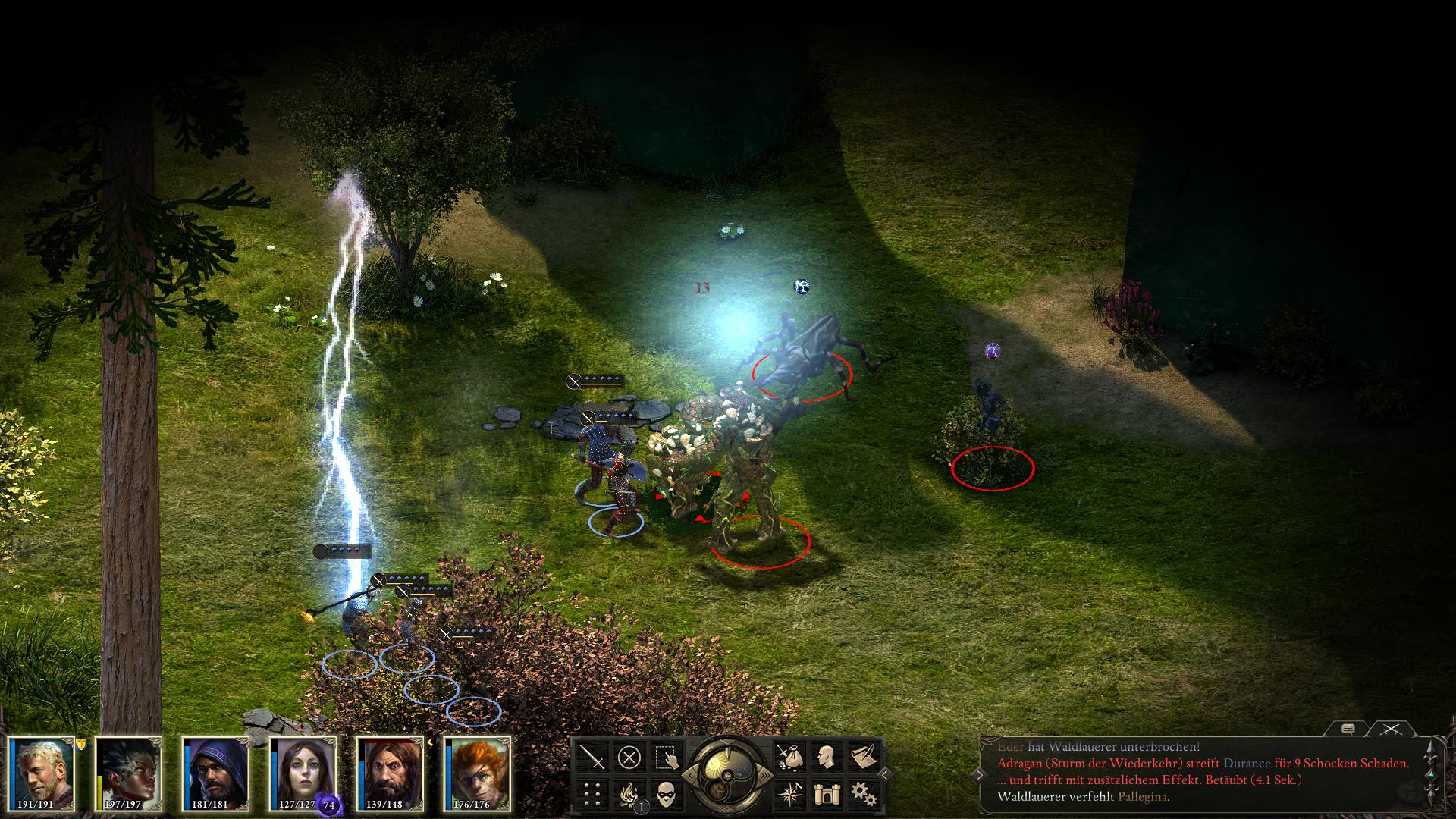Open the character sheet head icon
This screenshot has height=819, width=1456.
click(x=825, y=757)
